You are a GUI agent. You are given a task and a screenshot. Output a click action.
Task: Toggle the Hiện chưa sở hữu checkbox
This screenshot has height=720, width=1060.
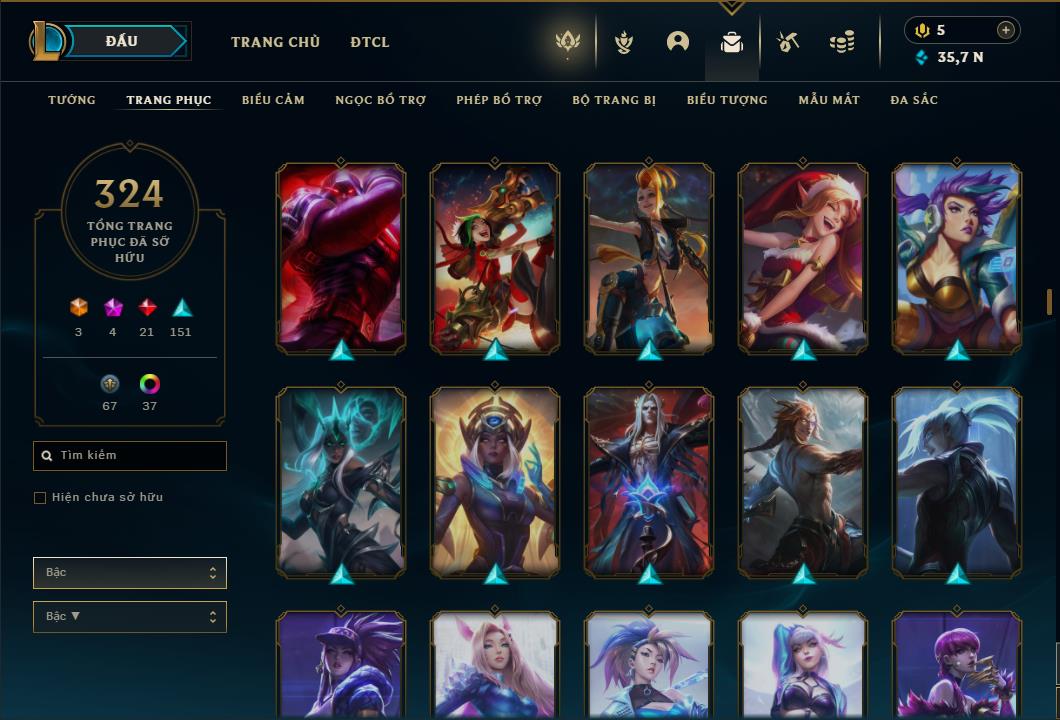click(40, 498)
